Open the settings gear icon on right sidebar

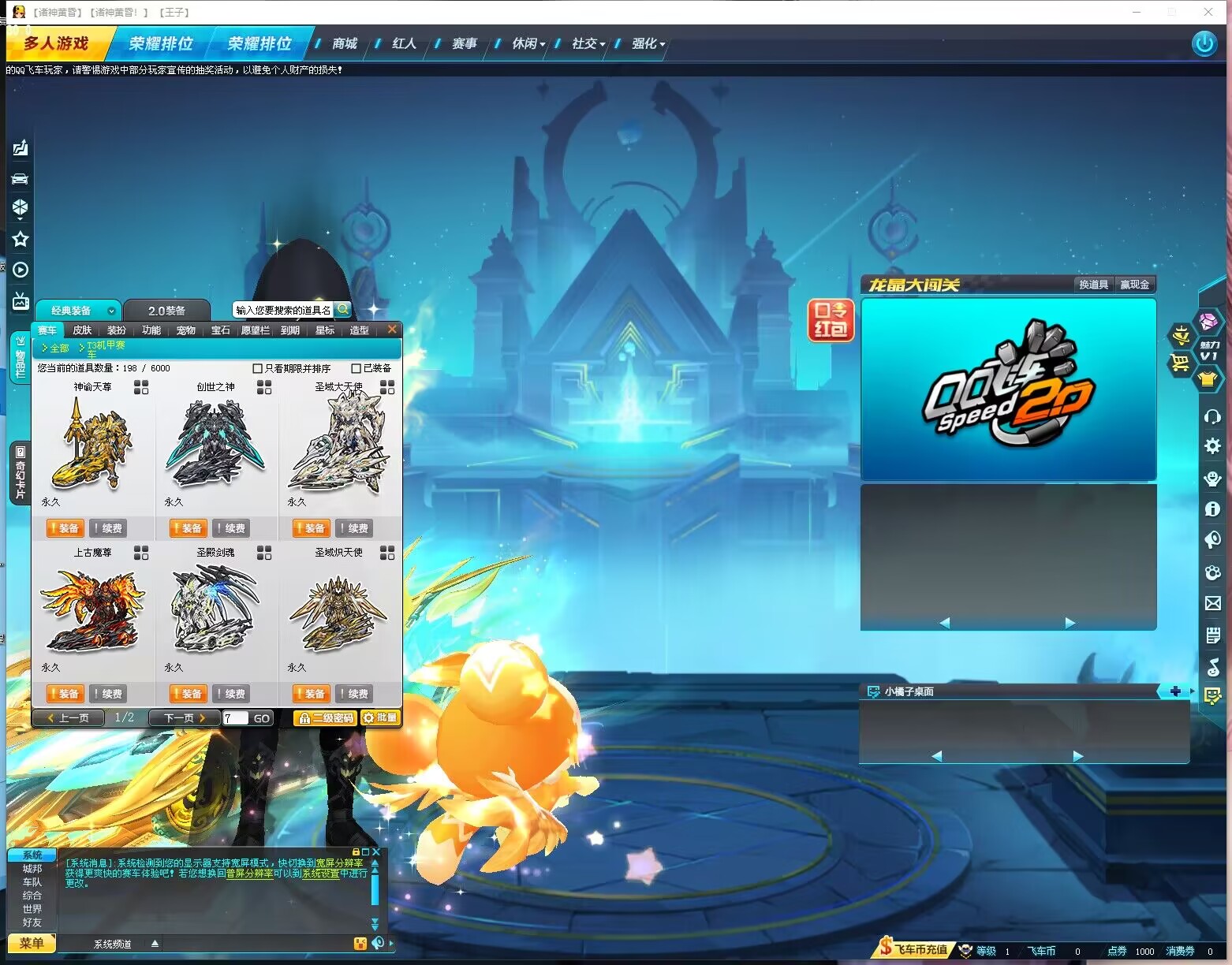point(1212,445)
